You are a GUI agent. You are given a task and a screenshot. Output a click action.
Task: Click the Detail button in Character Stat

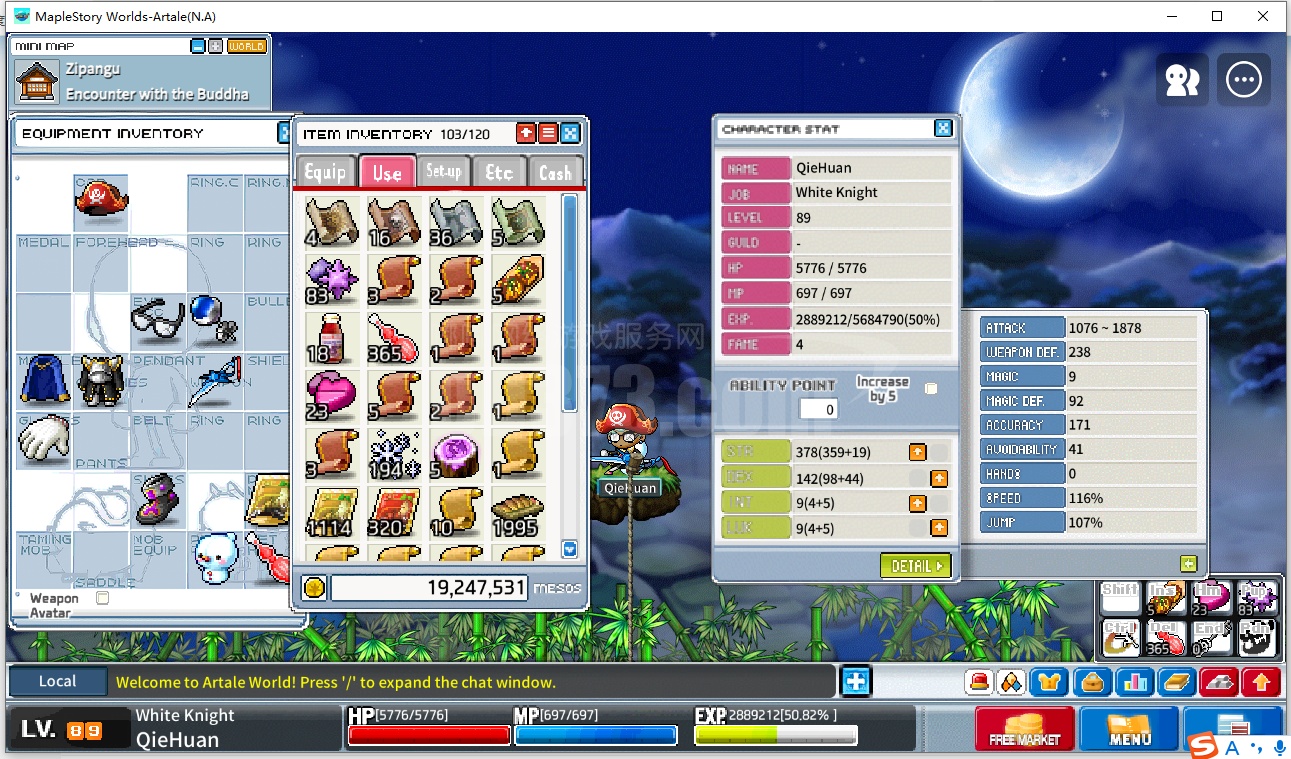916,566
